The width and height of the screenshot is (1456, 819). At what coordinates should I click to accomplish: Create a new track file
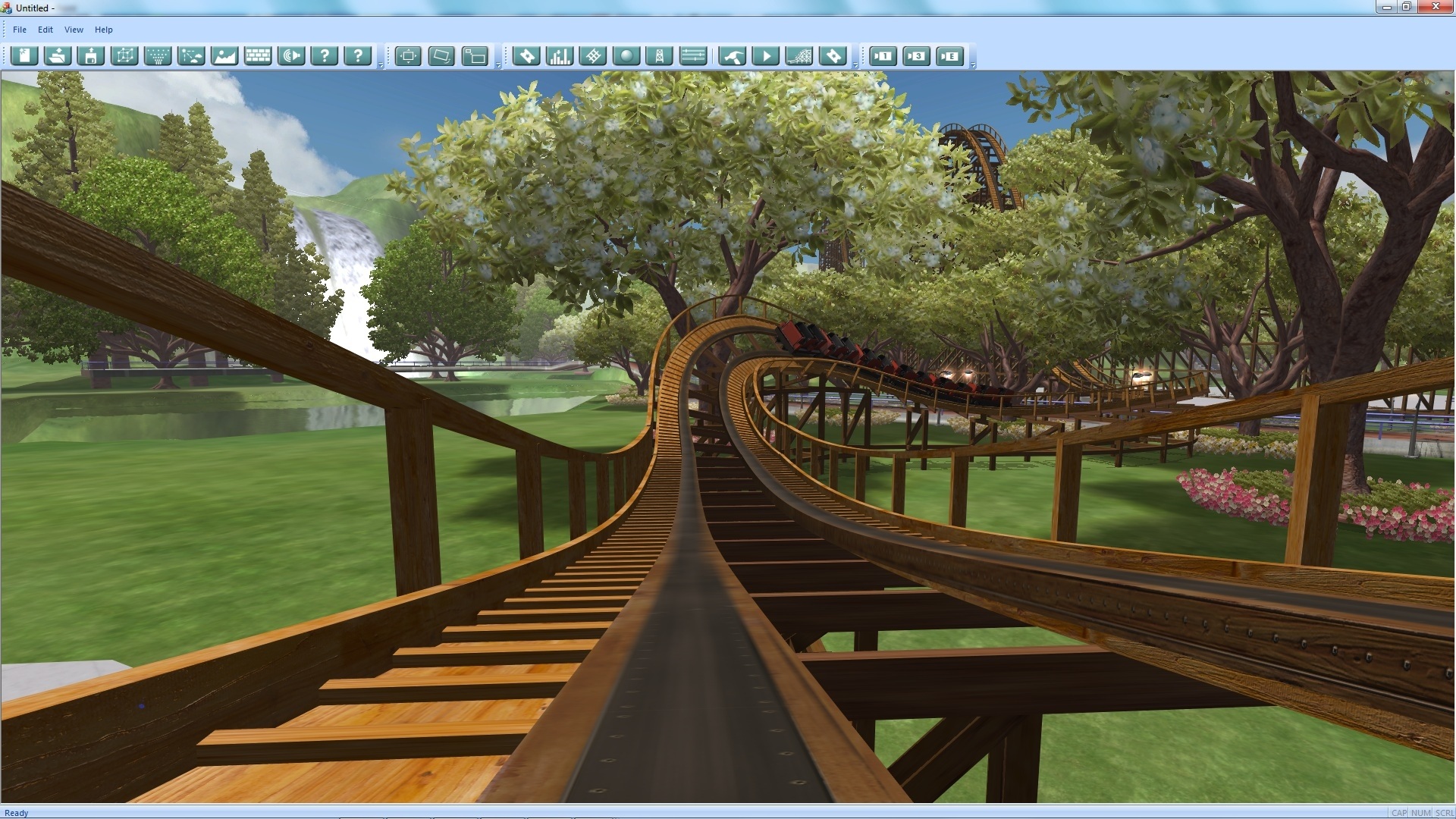click(x=24, y=55)
